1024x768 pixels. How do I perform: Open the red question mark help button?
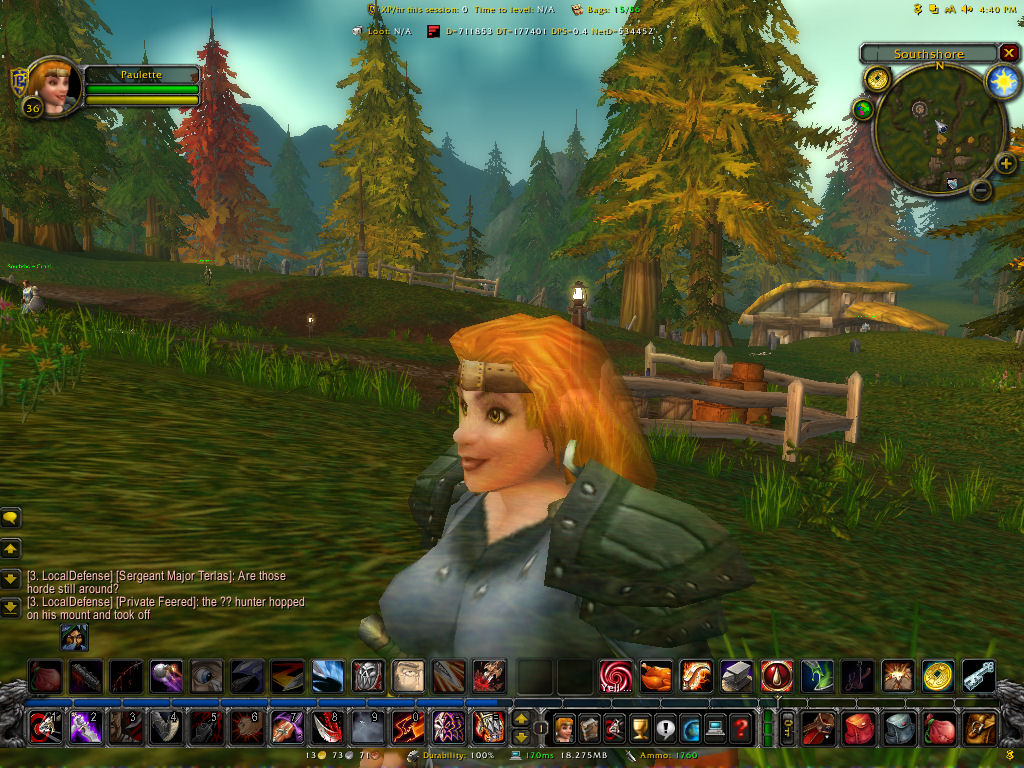point(740,727)
